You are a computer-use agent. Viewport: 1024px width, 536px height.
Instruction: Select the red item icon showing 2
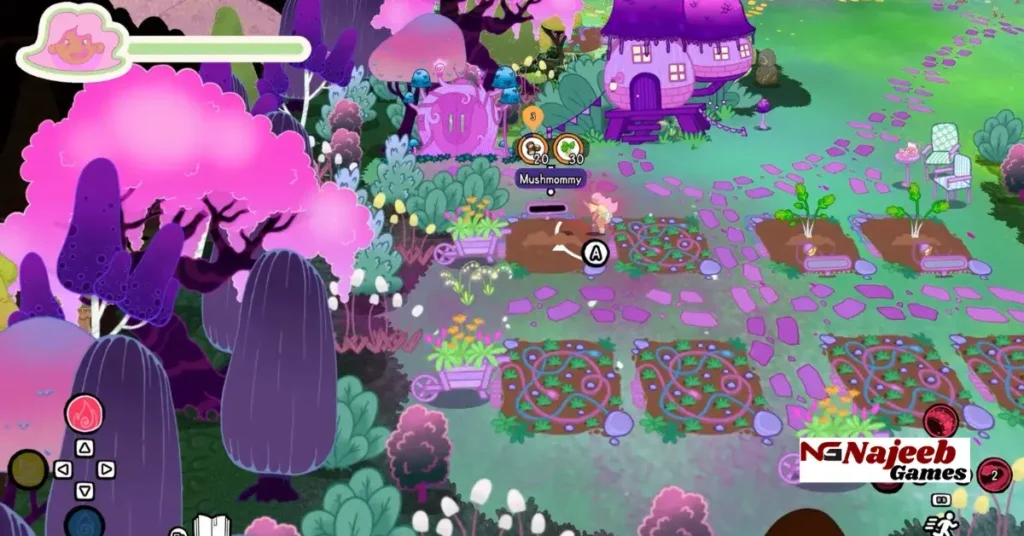994,474
